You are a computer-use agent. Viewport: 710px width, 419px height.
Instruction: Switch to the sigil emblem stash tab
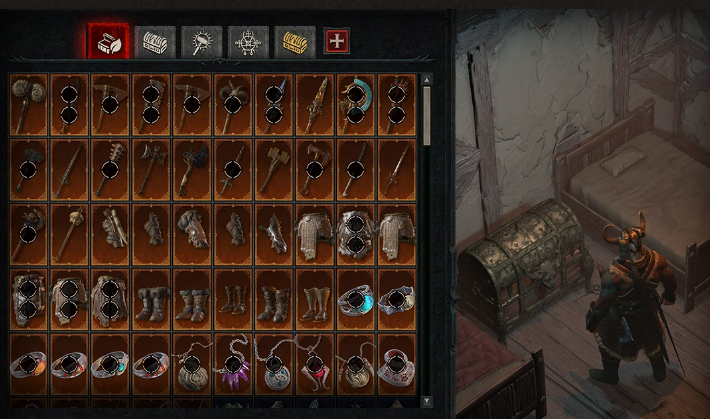tap(248, 42)
